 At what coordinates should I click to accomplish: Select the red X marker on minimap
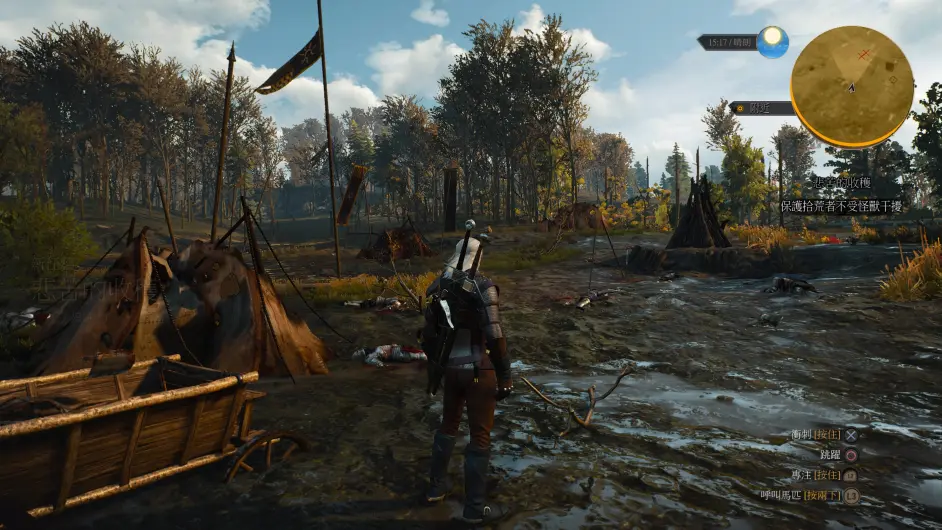(864, 53)
